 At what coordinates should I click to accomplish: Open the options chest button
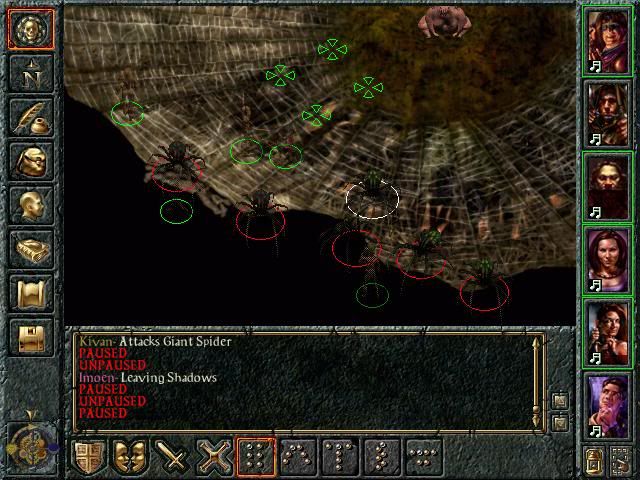tap(29, 336)
